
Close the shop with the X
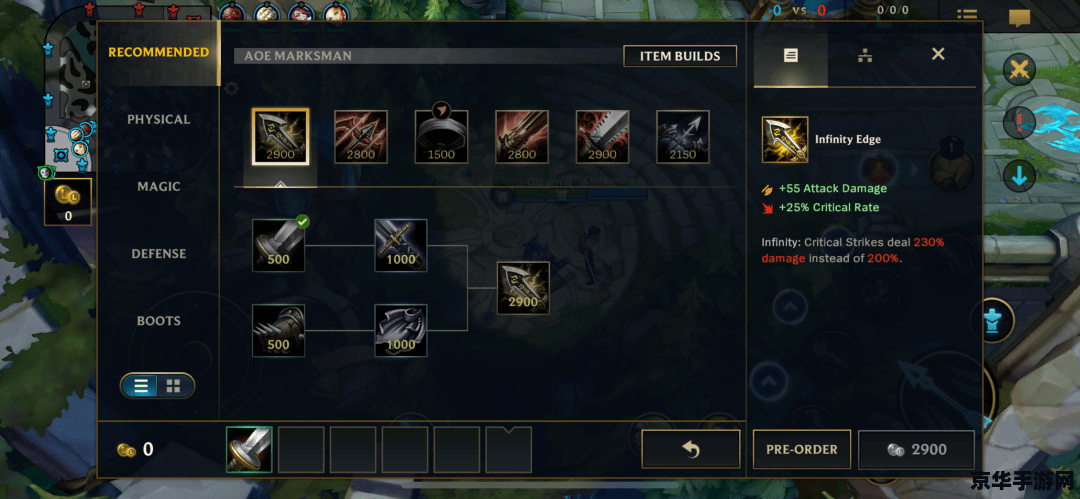[938, 54]
